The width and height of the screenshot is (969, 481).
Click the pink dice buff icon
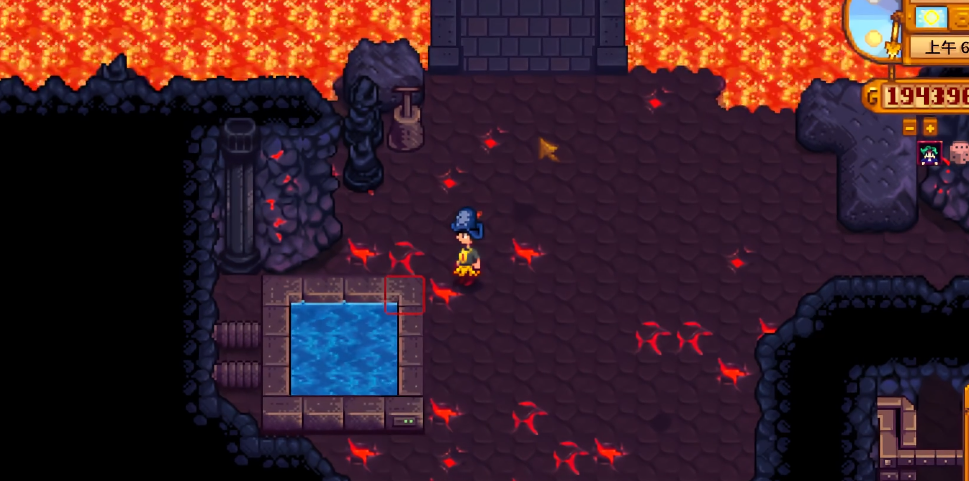(x=959, y=153)
